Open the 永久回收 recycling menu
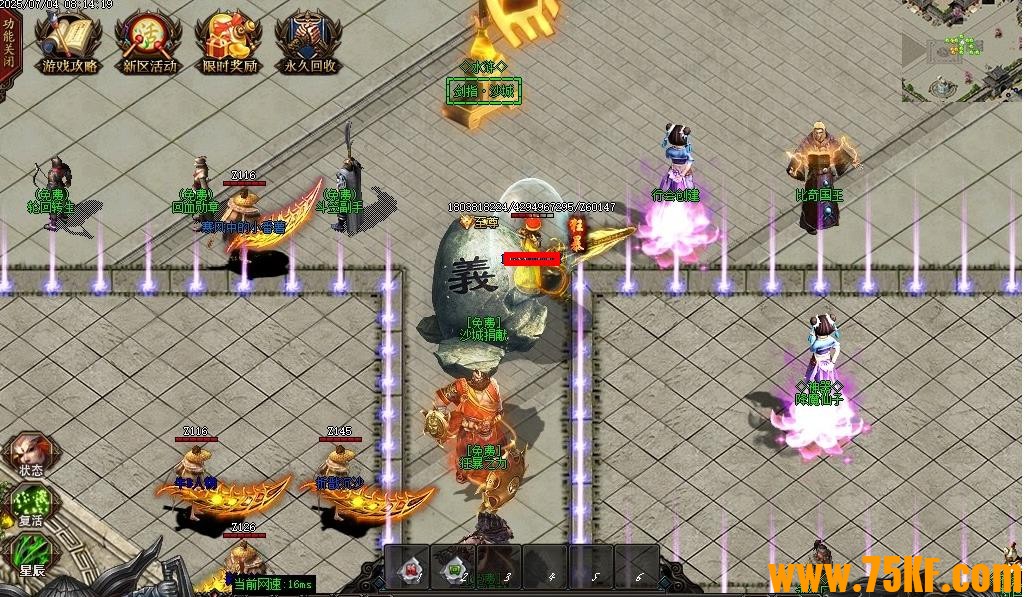1026x597 pixels. [309, 43]
